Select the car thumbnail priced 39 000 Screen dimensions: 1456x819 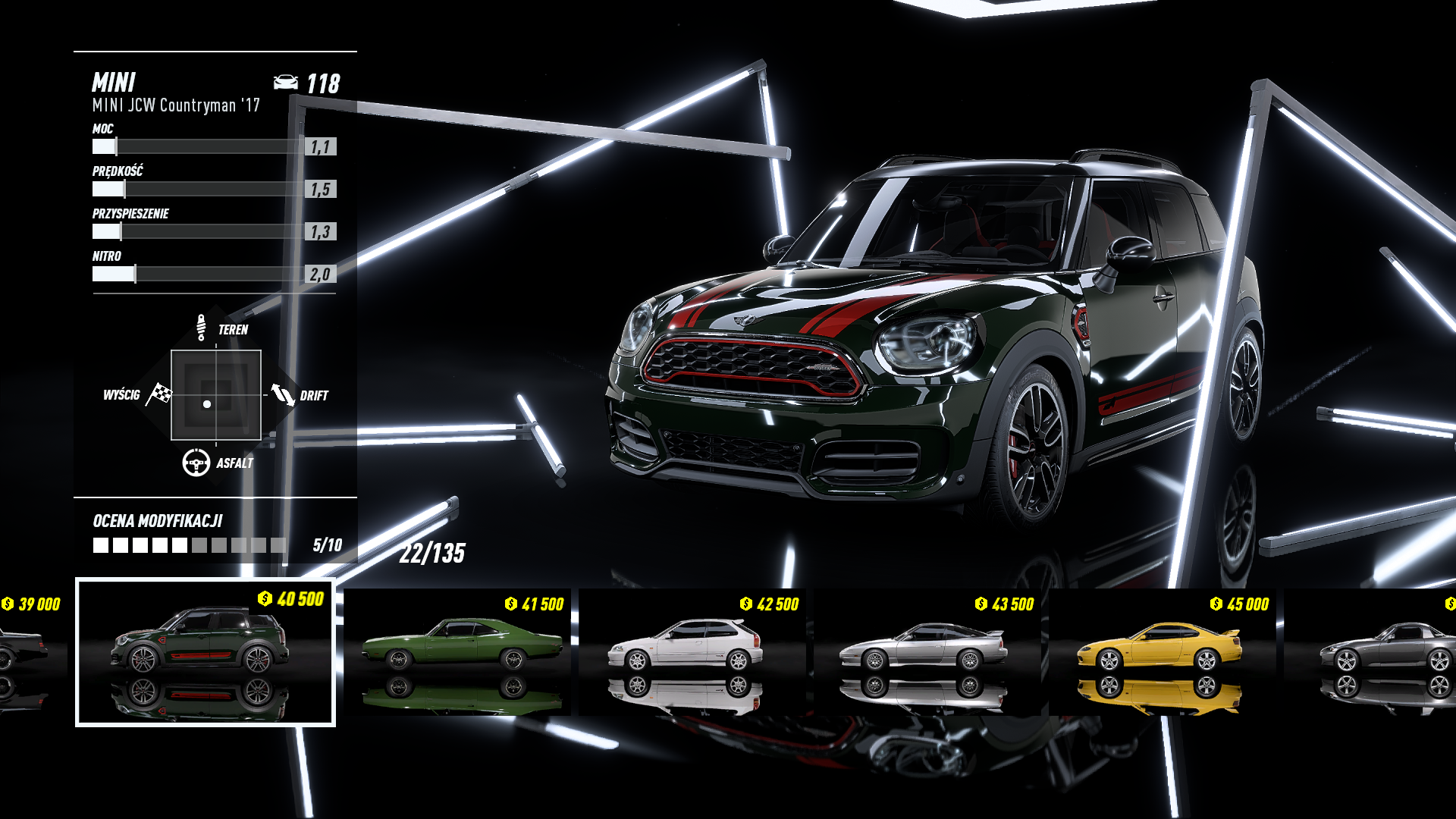point(29,651)
